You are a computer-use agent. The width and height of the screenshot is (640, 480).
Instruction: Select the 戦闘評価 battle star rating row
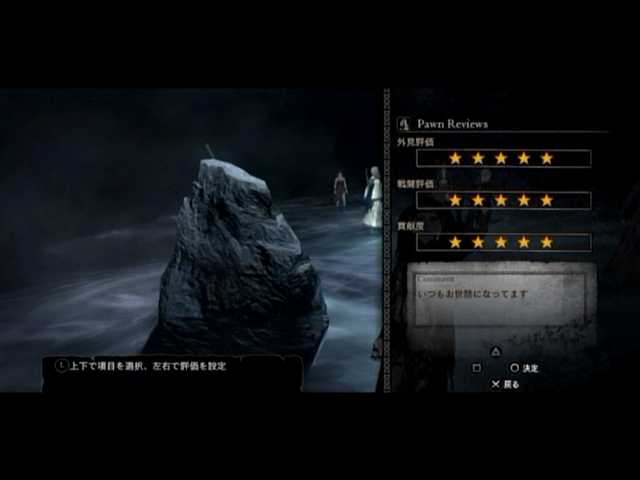[503, 200]
